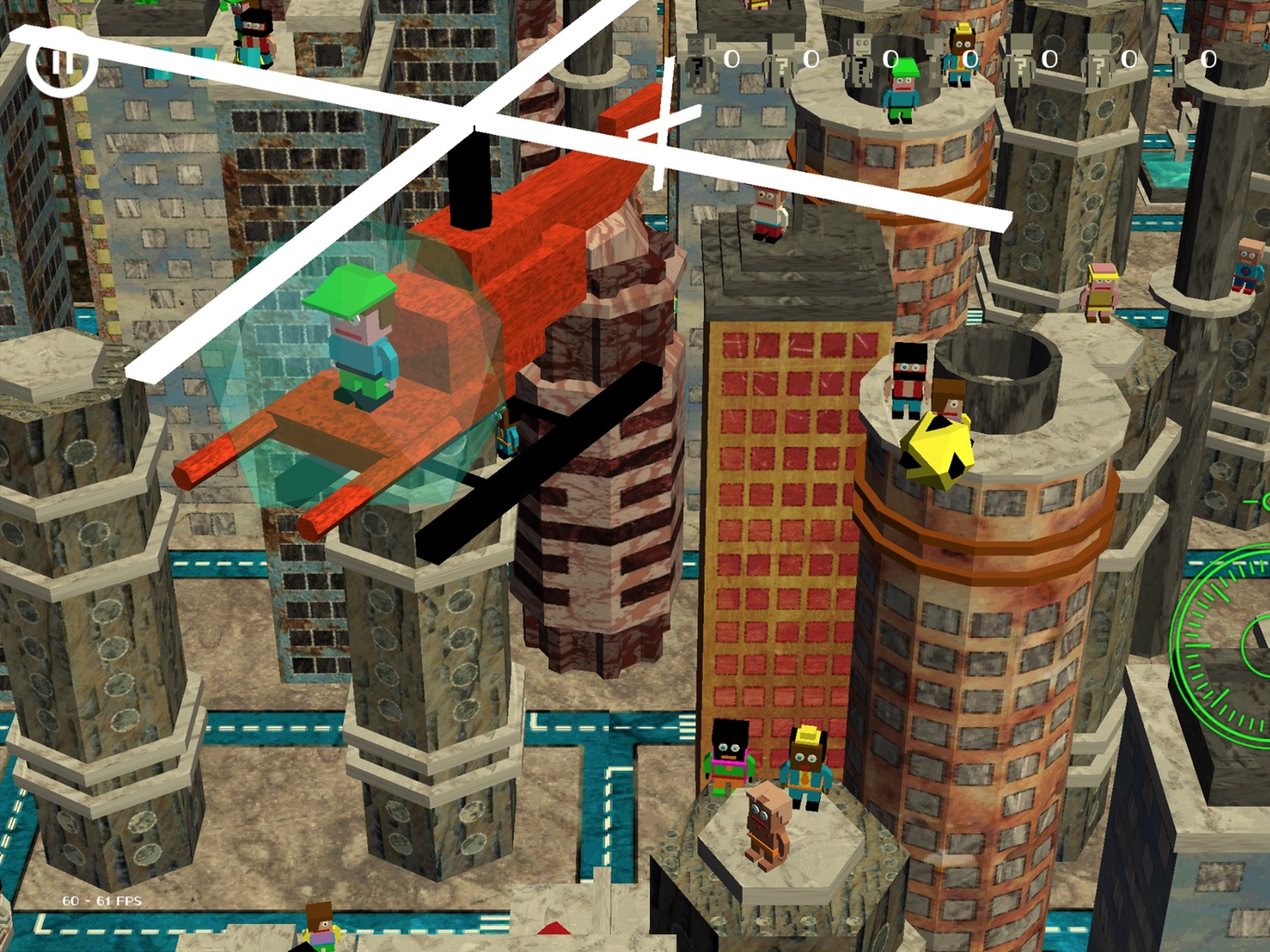Click the rightmost passenger silhouette icon in the HUD
The width and height of the screenshot is (1270, 952).
coord(1180,56)
